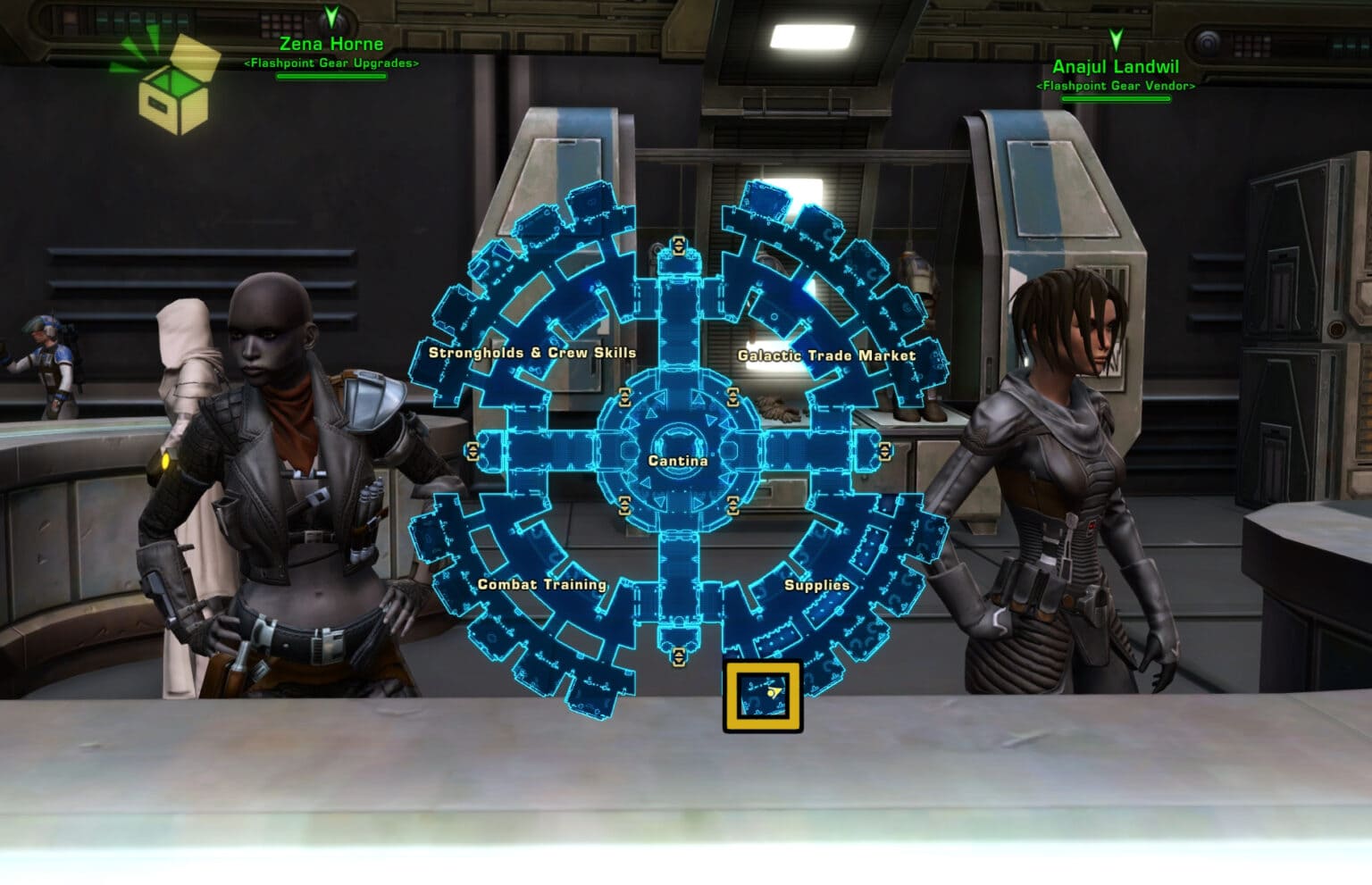Click Zena Horne's name text

(329, 43)
